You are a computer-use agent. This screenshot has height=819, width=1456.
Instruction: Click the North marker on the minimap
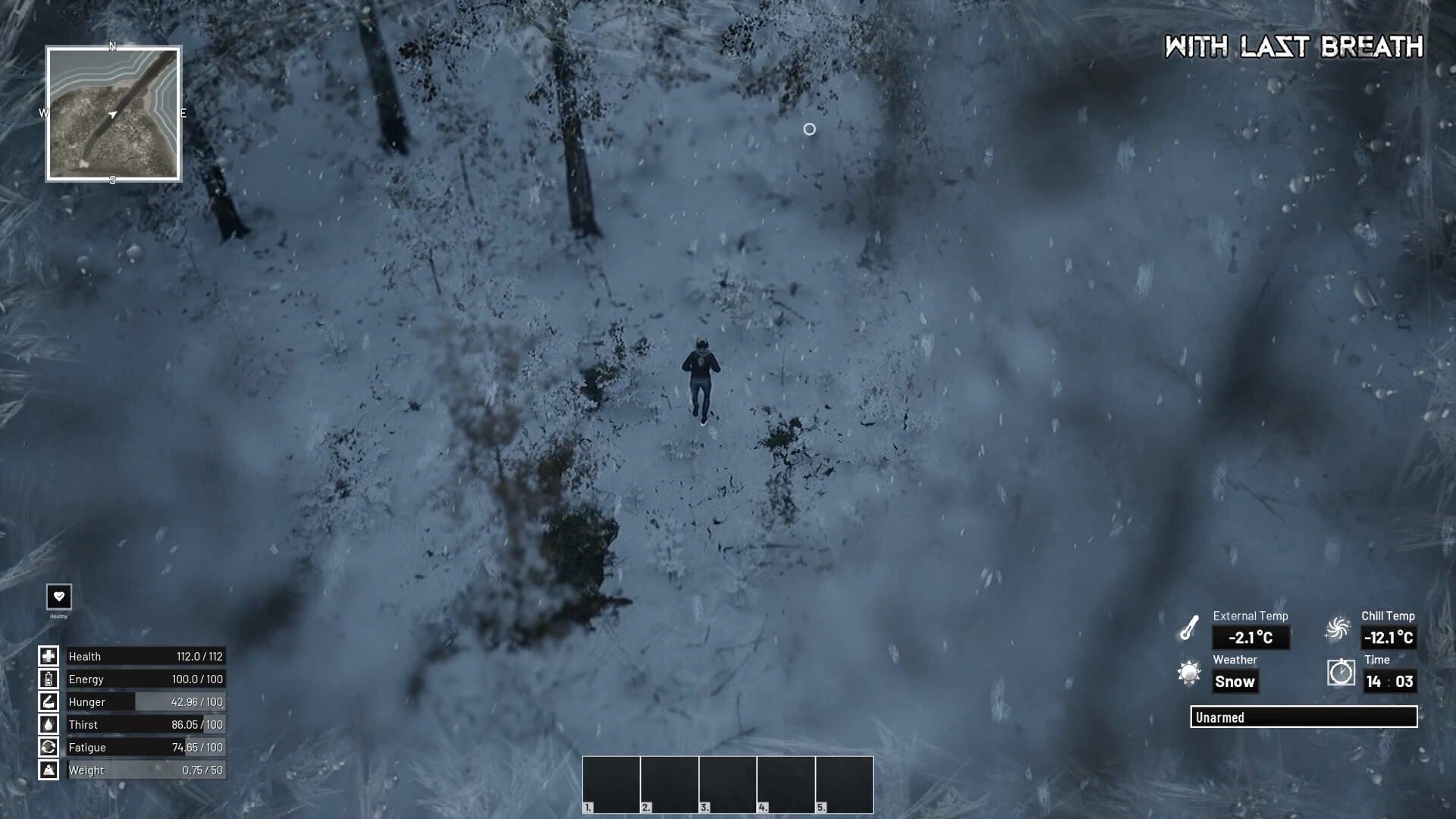(112, 47)
